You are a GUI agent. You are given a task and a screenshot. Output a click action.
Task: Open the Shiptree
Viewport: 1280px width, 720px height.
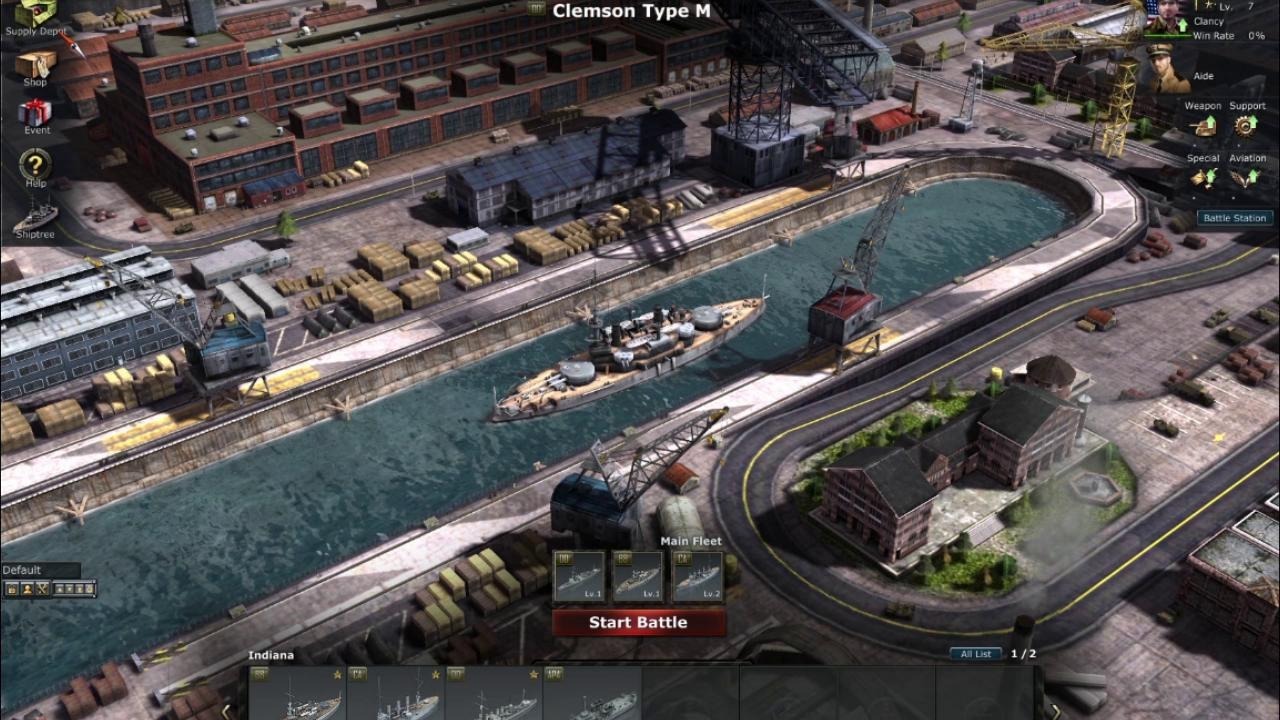tap(35, 216)
